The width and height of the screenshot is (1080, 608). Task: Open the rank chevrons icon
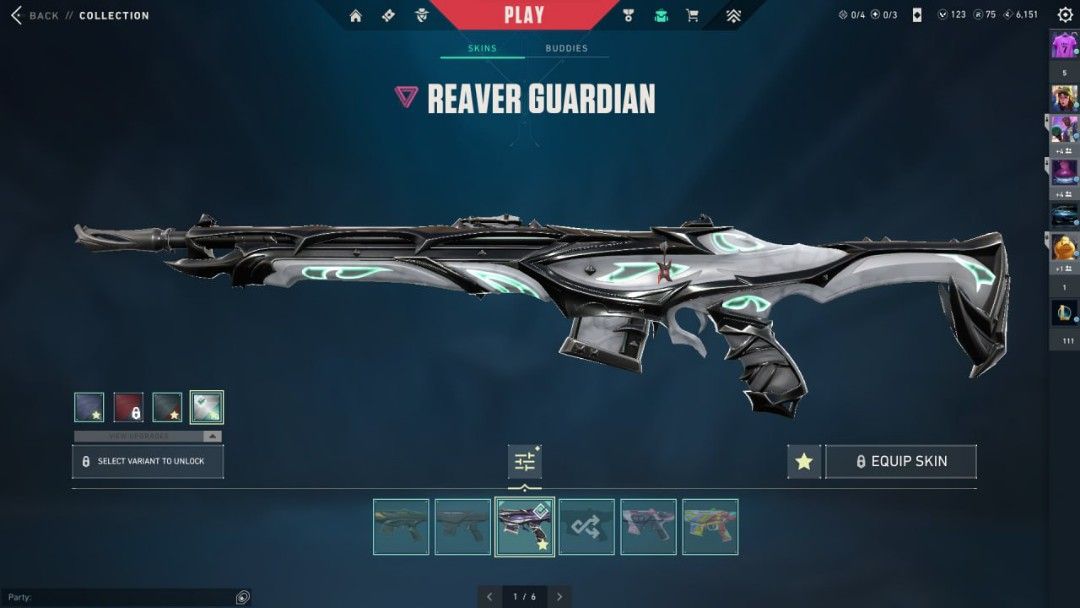pyautogui.click(x=733, y=16)
